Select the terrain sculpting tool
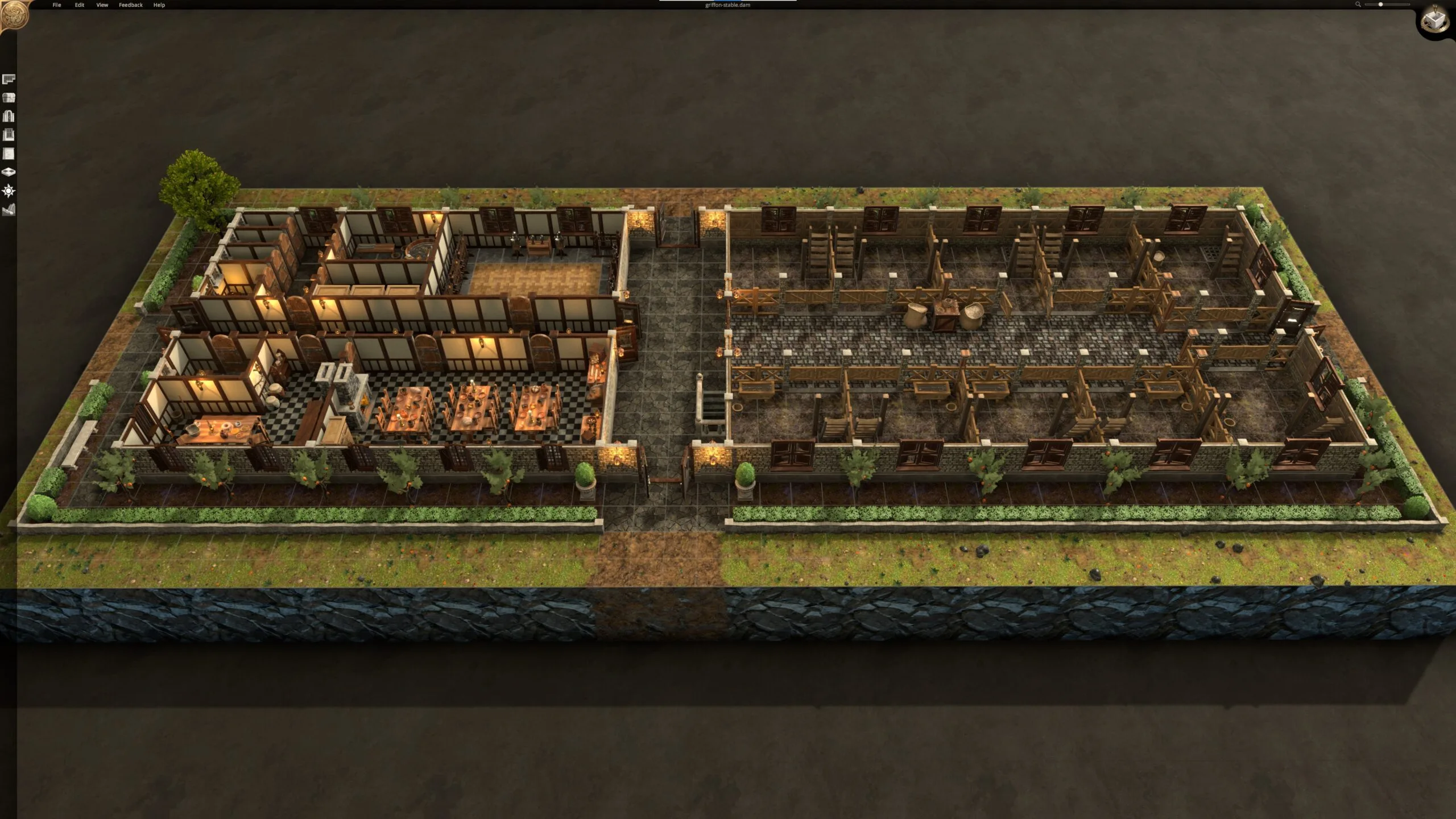This screenshot has height=819, width=1456. click(x=8, y=208)
